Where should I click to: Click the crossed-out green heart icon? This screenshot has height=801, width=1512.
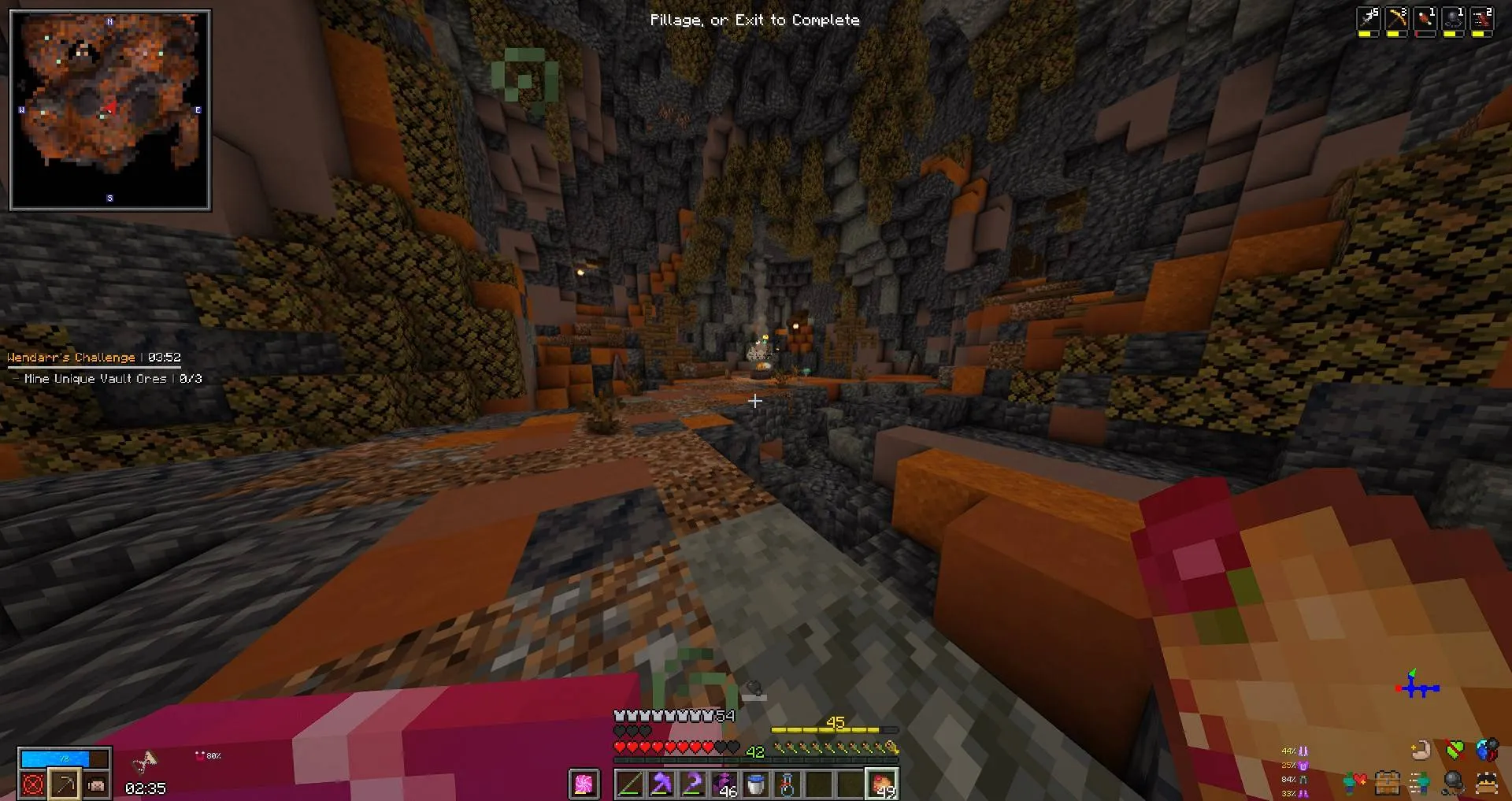[1455, 749]
